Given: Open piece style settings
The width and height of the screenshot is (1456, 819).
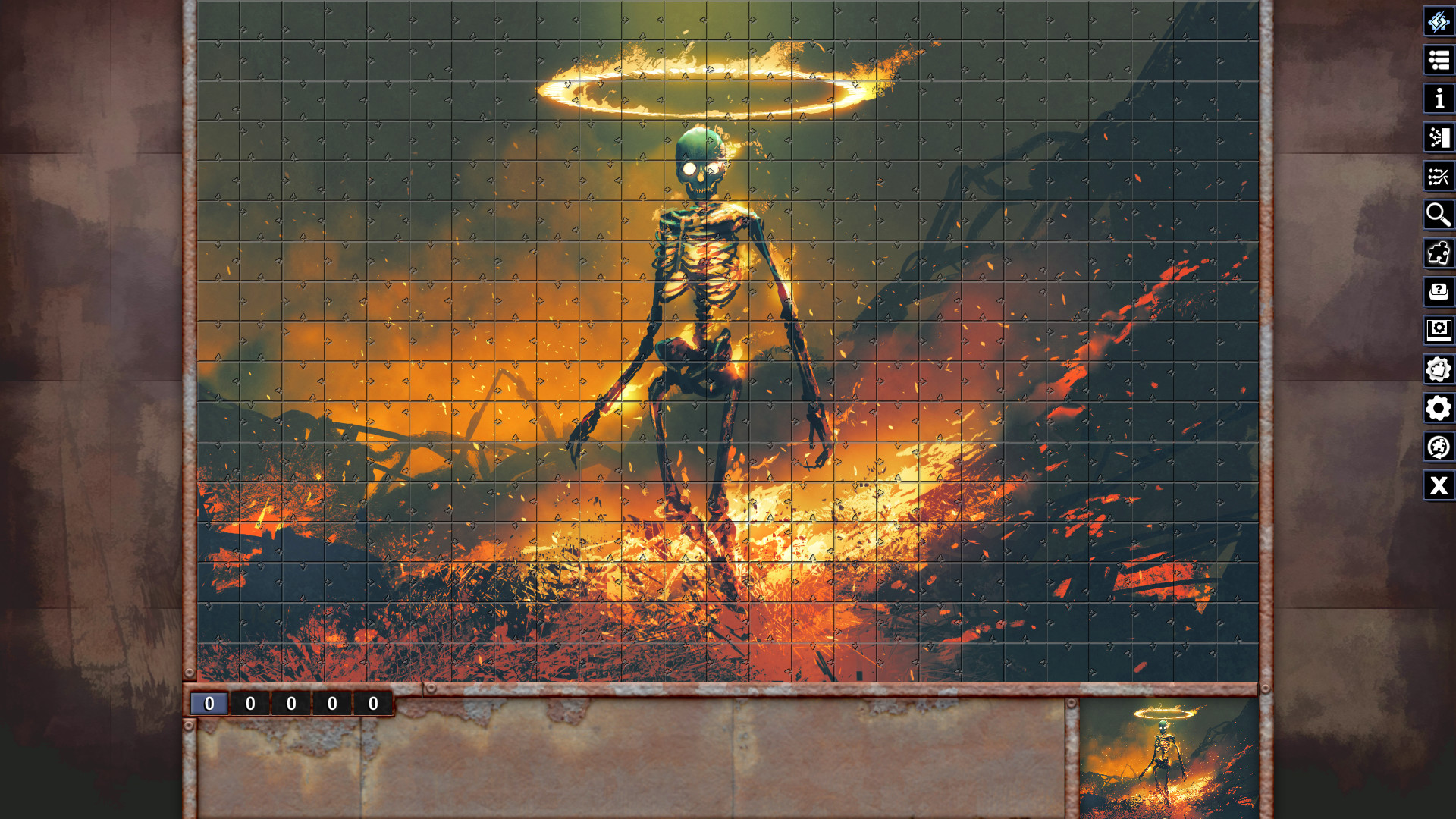Looking at the screenshot, I should (1439, 369).
